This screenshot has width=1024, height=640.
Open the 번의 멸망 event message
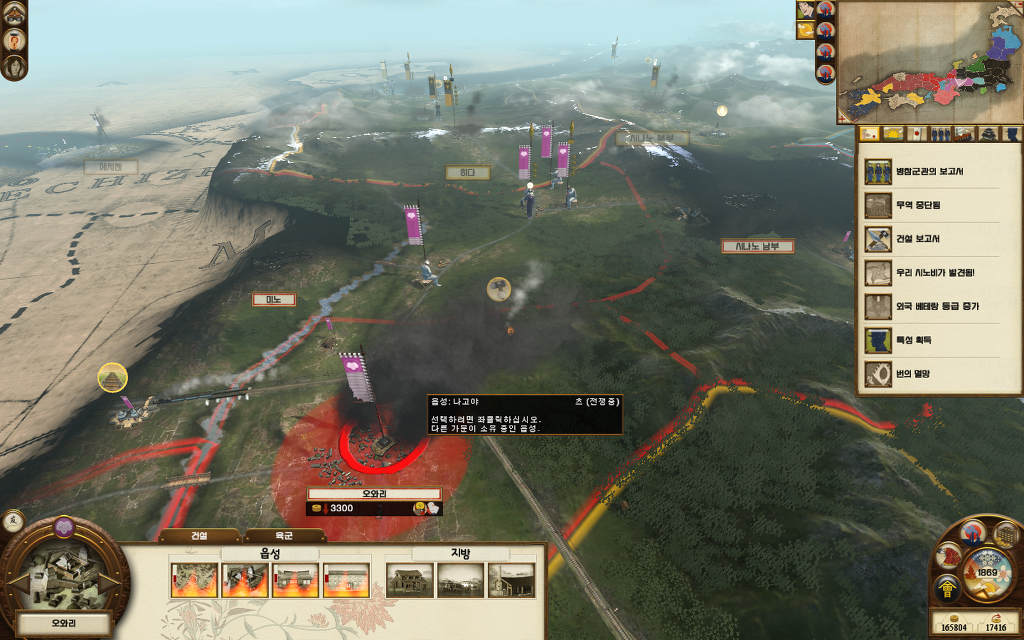click(x=939, y=374)
